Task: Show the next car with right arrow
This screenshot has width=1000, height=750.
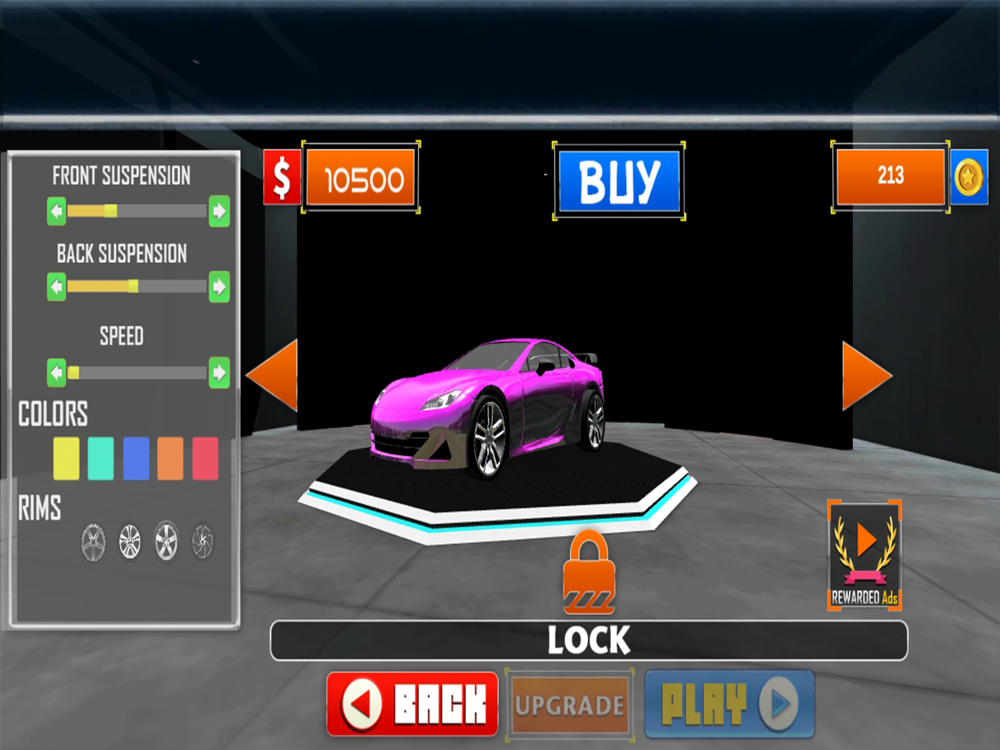Action: click(x=865, y=376)
